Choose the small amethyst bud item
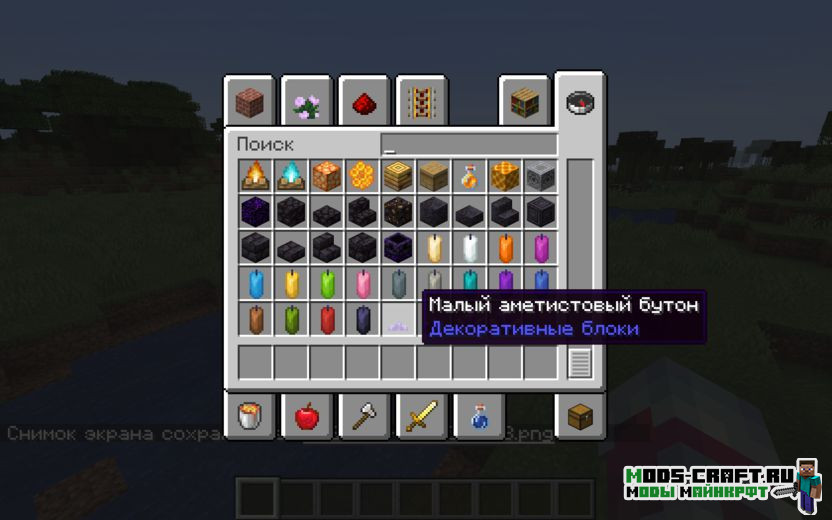832x520 pixels. (x=398, y=320)
